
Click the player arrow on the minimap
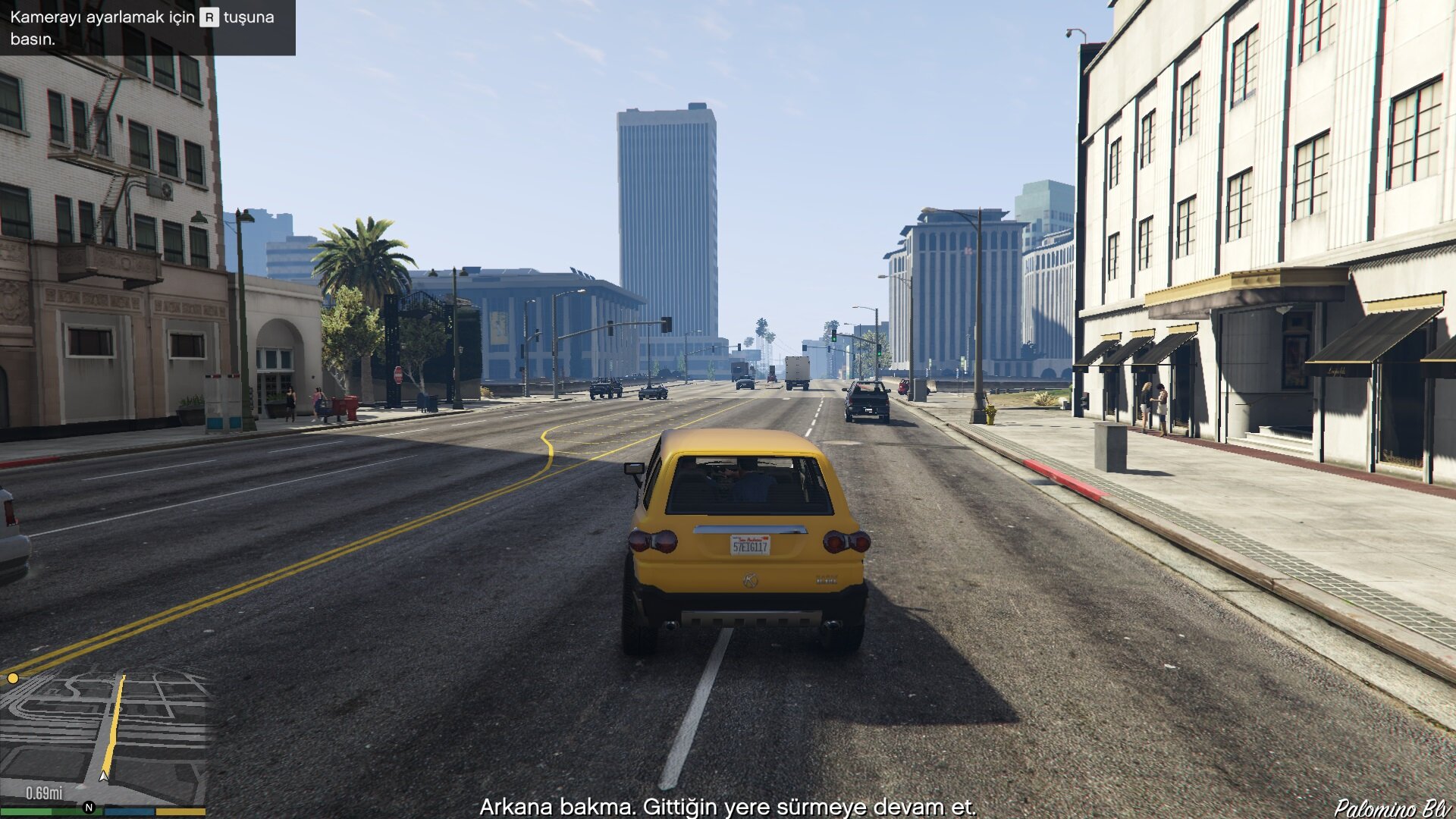click(x=104, y=776)
